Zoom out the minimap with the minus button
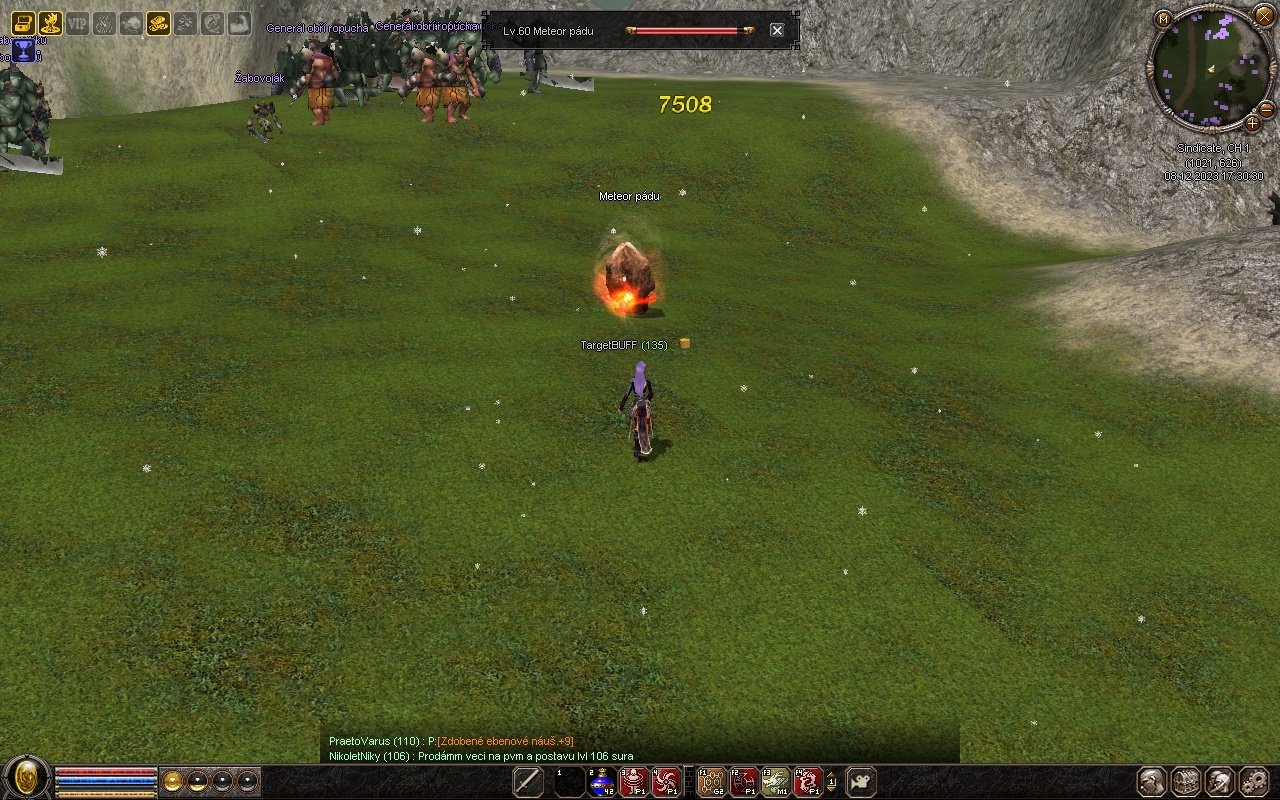Screen dimensions: 1280x800 click(1266, 108)
